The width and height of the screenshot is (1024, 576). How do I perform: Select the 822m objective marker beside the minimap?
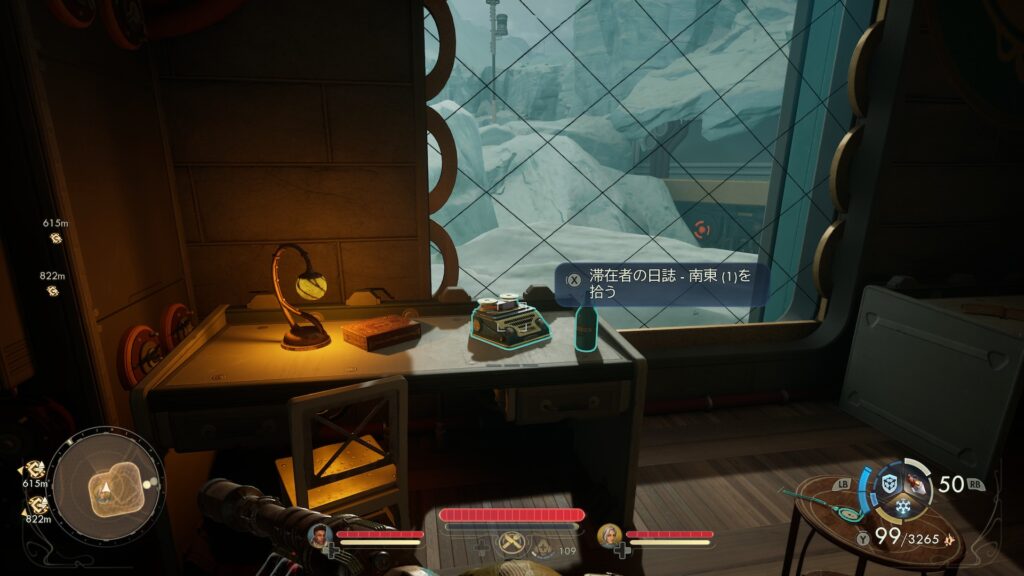click(35, 502)
